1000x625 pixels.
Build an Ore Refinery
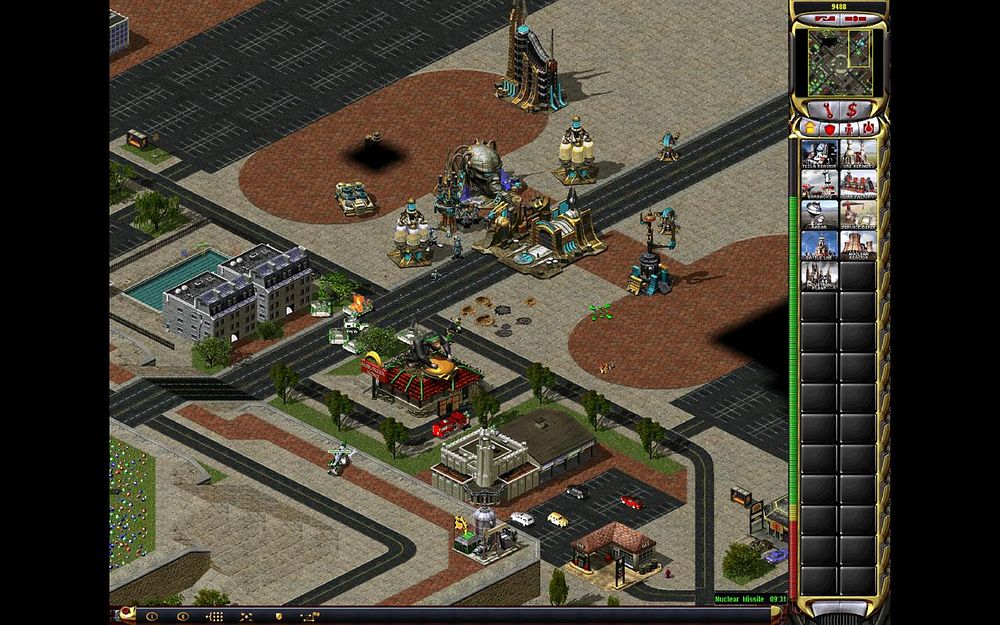pos(859,153)
